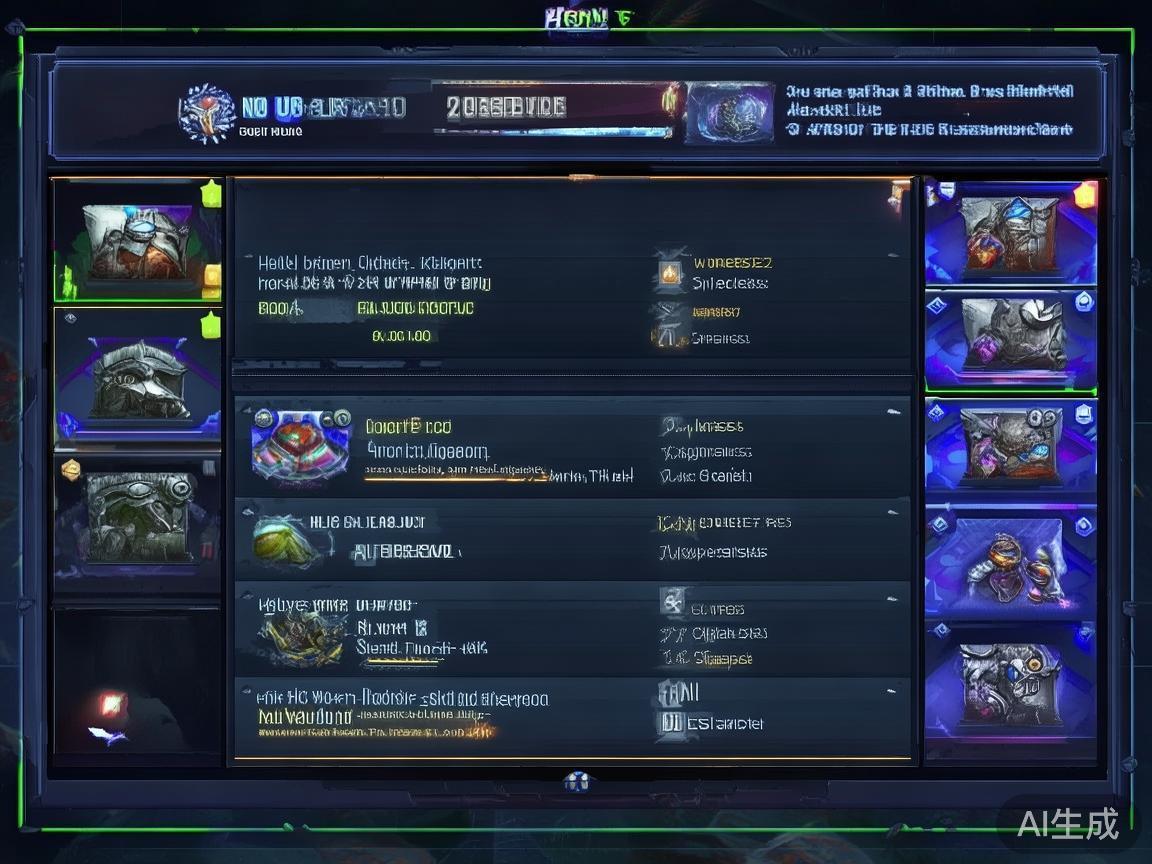Select the mech card with the blue crystal
Screen dimensions: 1152x864
pyautogui.click(x=1010, y=233)
